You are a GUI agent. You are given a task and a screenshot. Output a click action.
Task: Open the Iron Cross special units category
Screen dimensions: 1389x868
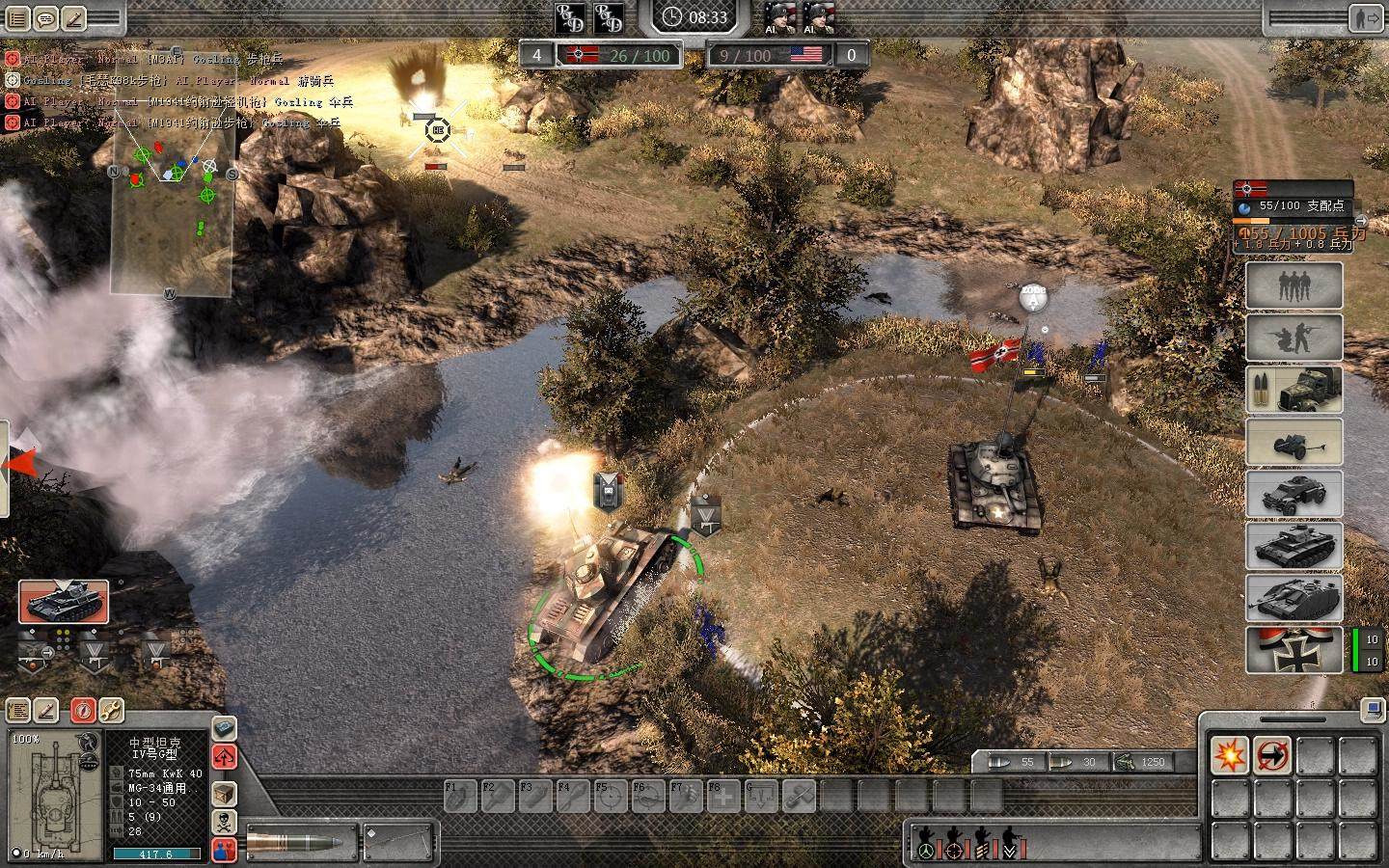pos(1294,650)
